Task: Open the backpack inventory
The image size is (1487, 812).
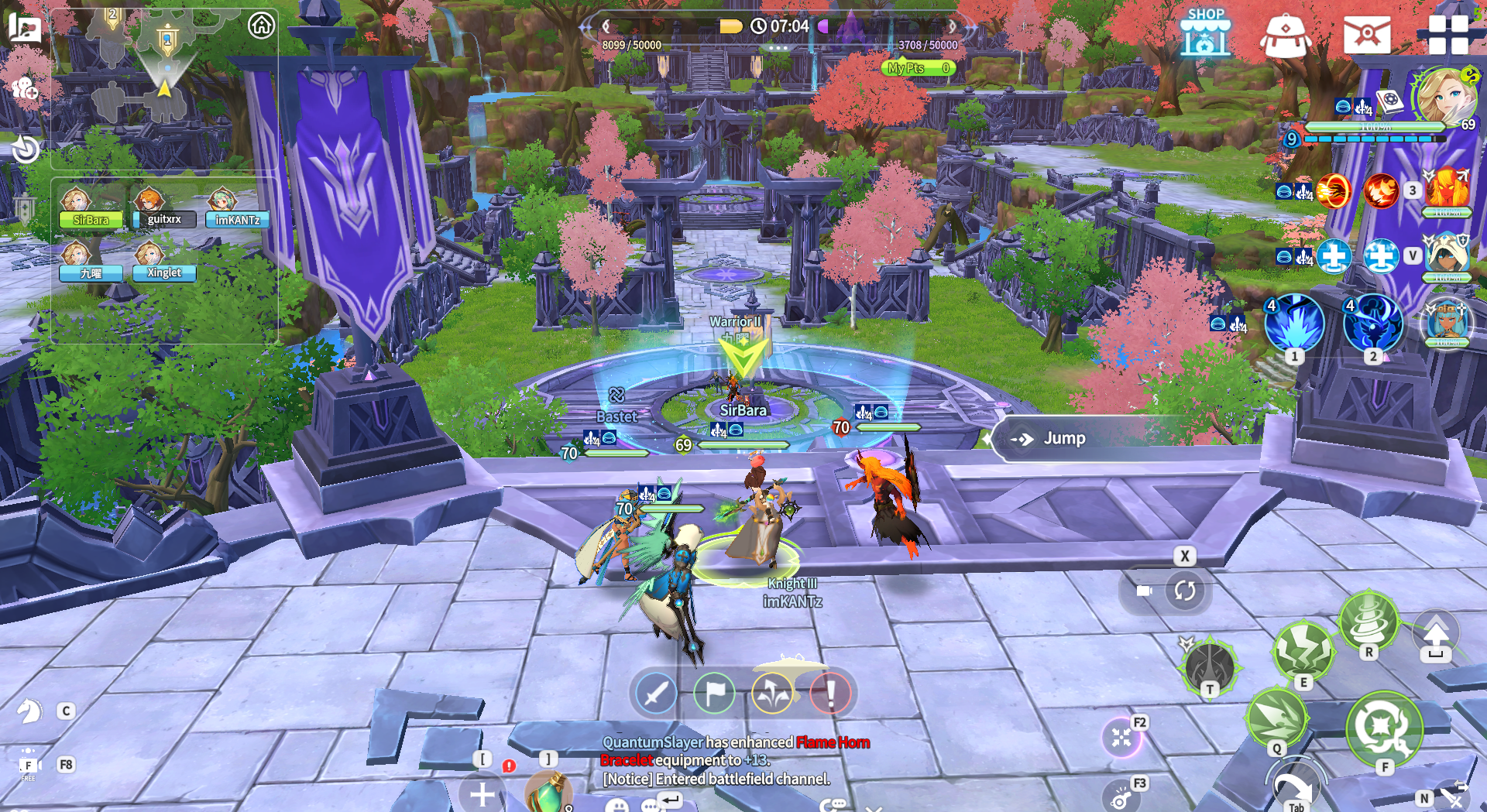Action: pyautogui.click(x=1285, y=36)
